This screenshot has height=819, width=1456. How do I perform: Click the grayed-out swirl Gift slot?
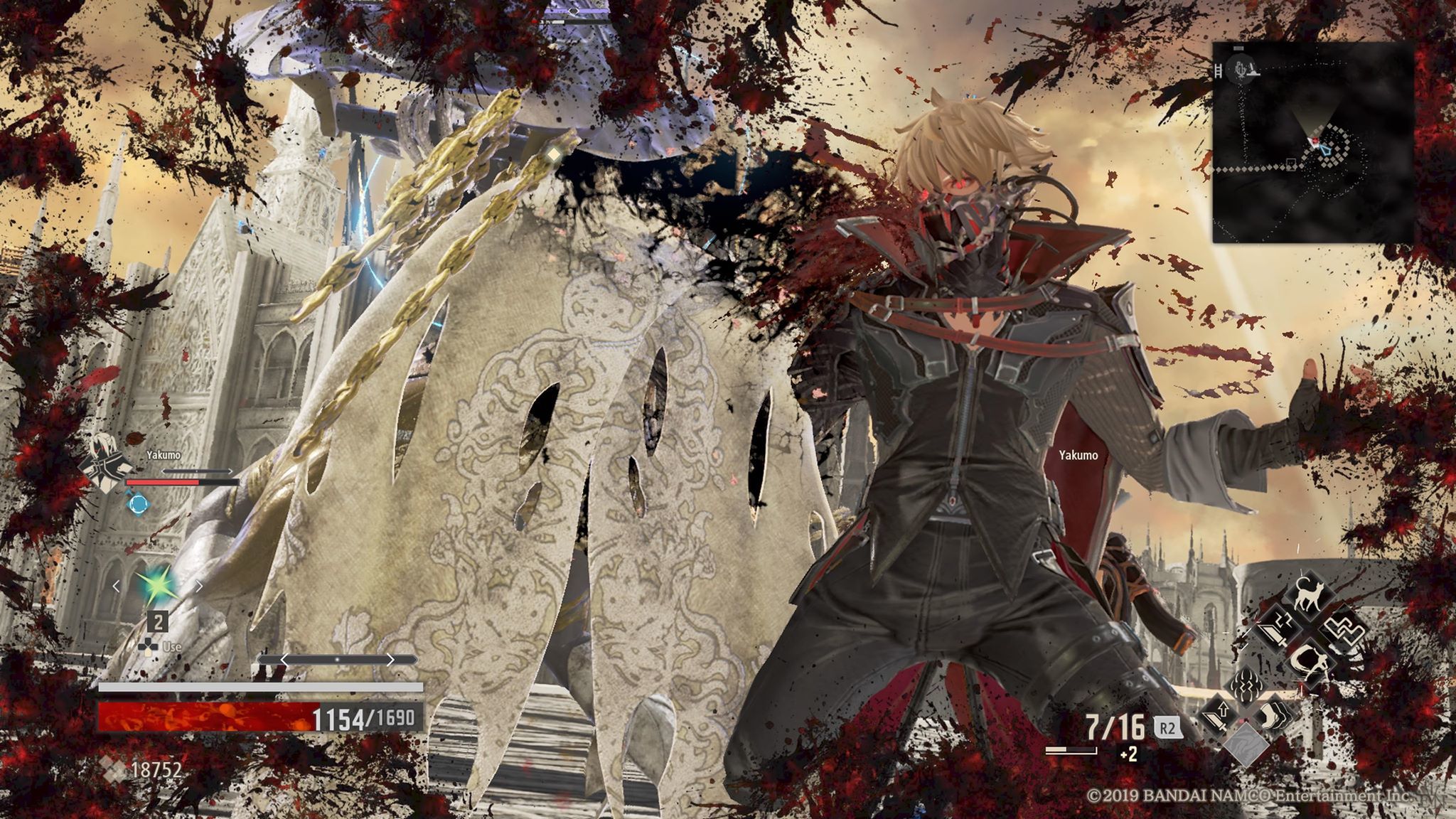(x=1247, y=745)
